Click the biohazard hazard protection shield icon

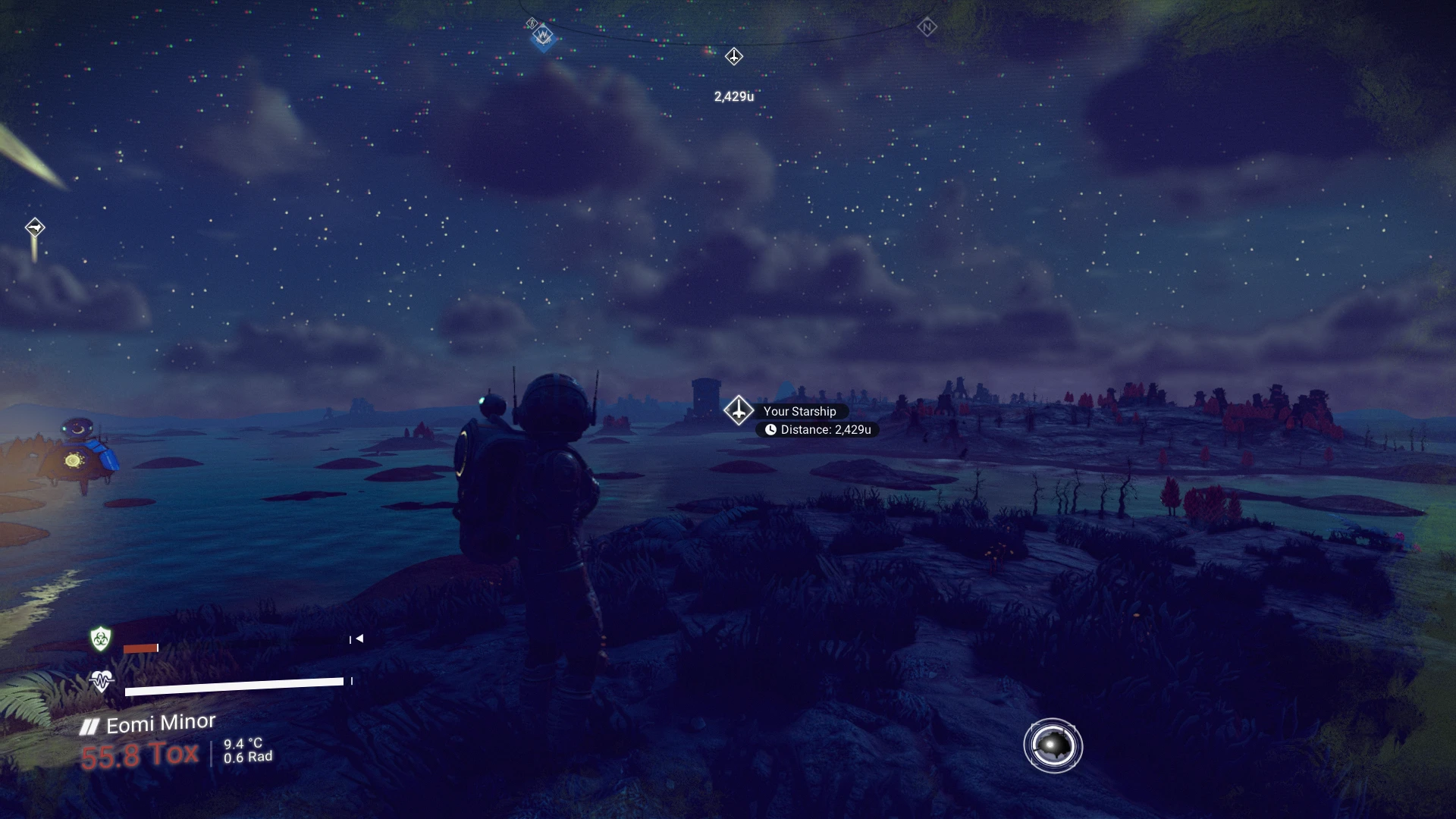[x=100, y=639]
